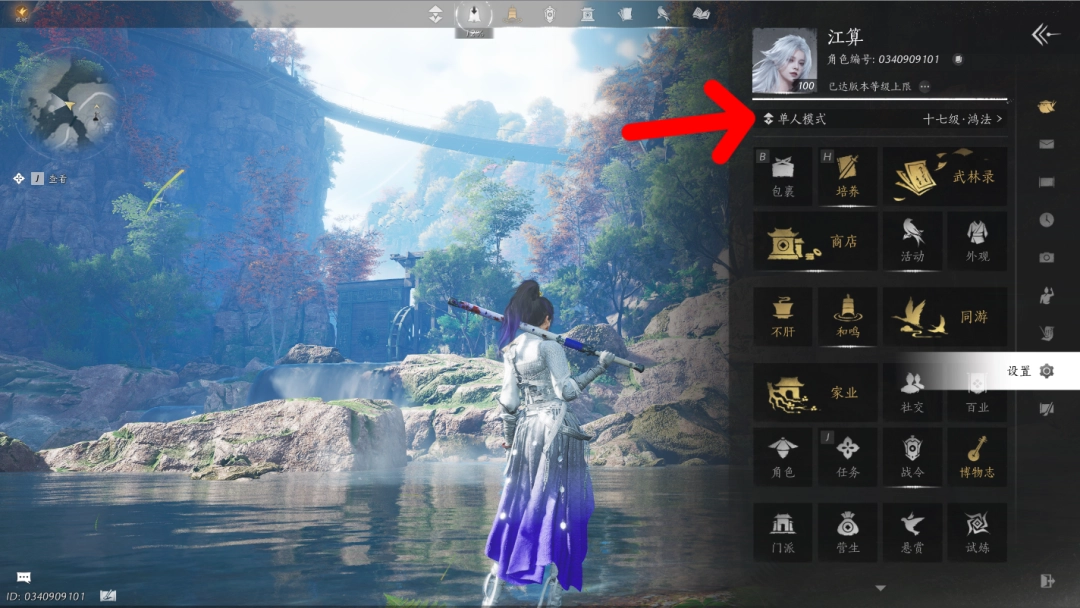Screen dimensions: 1080x608
Task: Switch the 单人模式 solo mode selector
Action: tap(796, 119)
